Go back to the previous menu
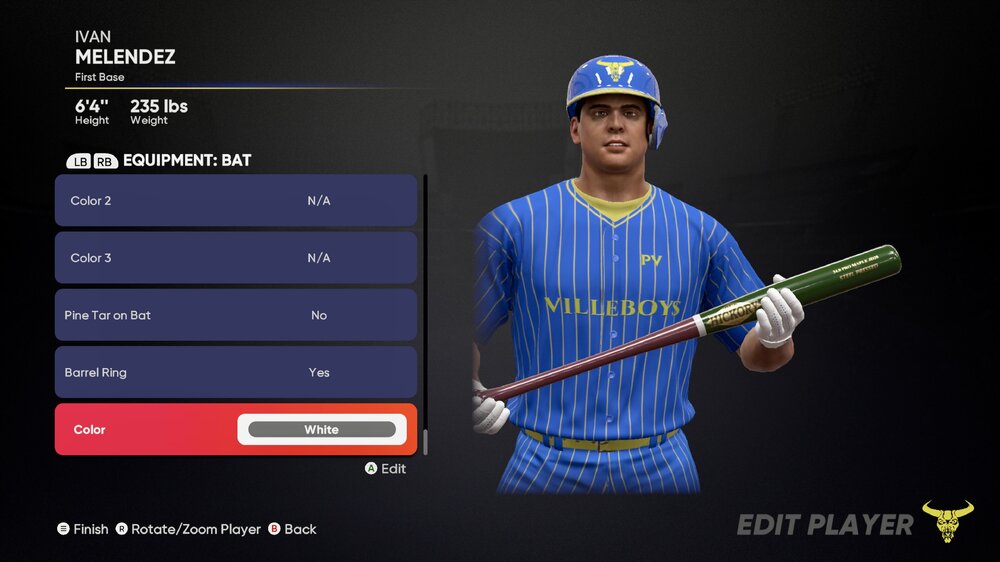 tap(292, 529)
